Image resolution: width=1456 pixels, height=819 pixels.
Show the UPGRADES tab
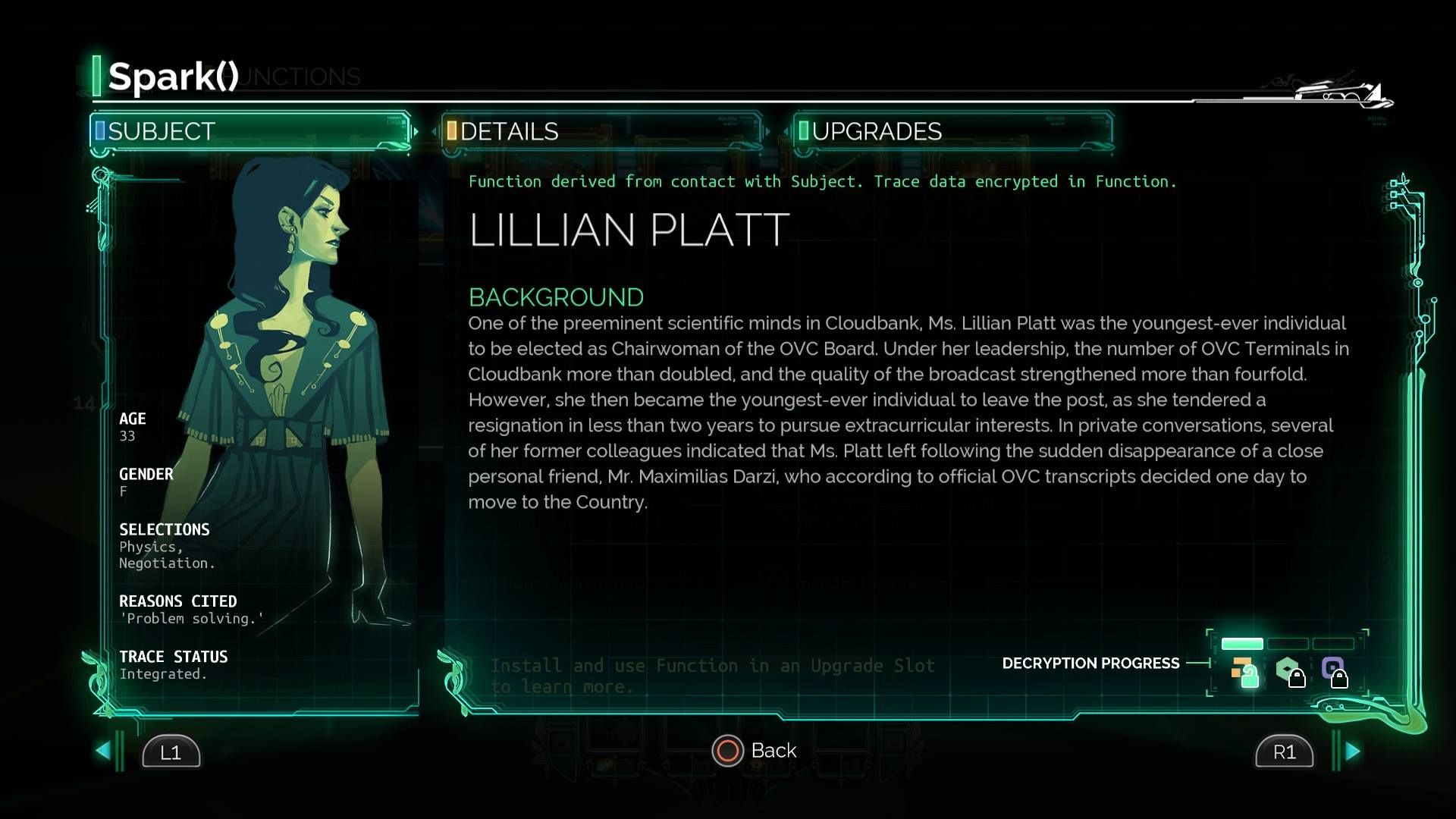tap(953, 131)
